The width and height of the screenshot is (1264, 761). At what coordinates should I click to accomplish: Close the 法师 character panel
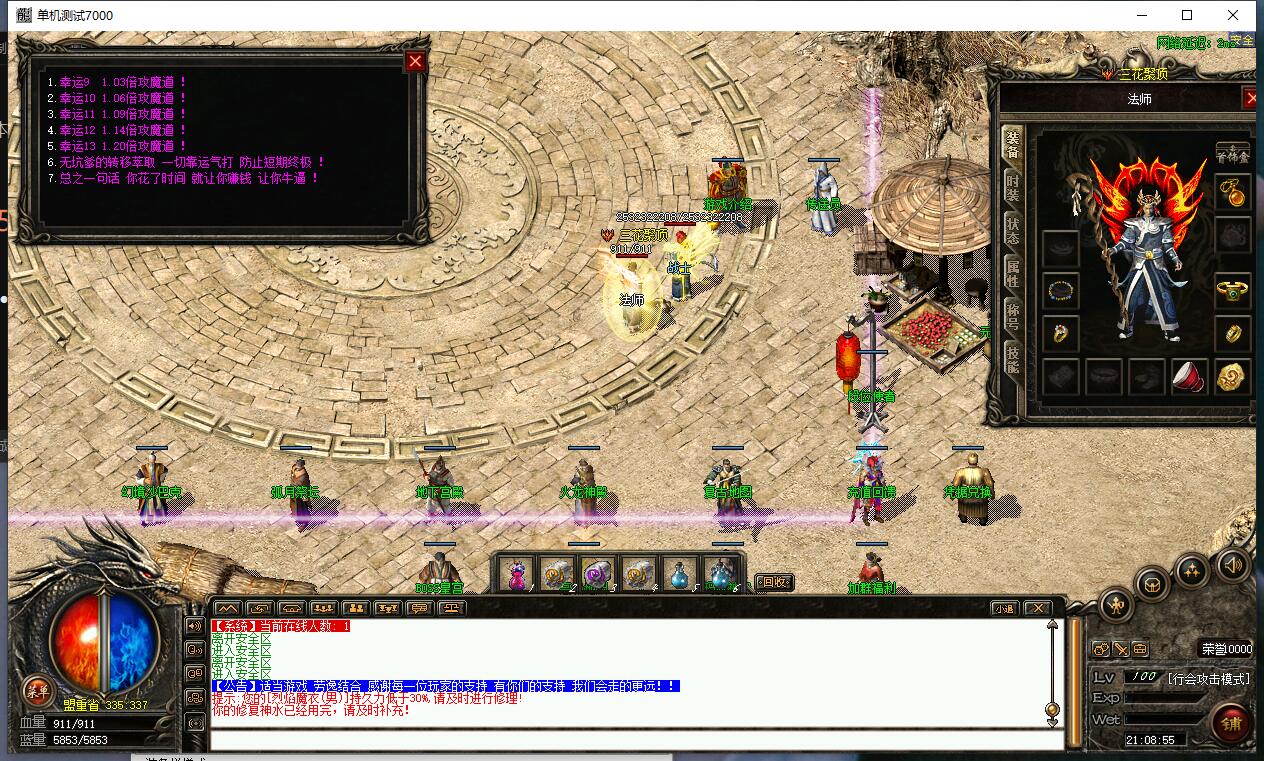(x=1250, y=98)
